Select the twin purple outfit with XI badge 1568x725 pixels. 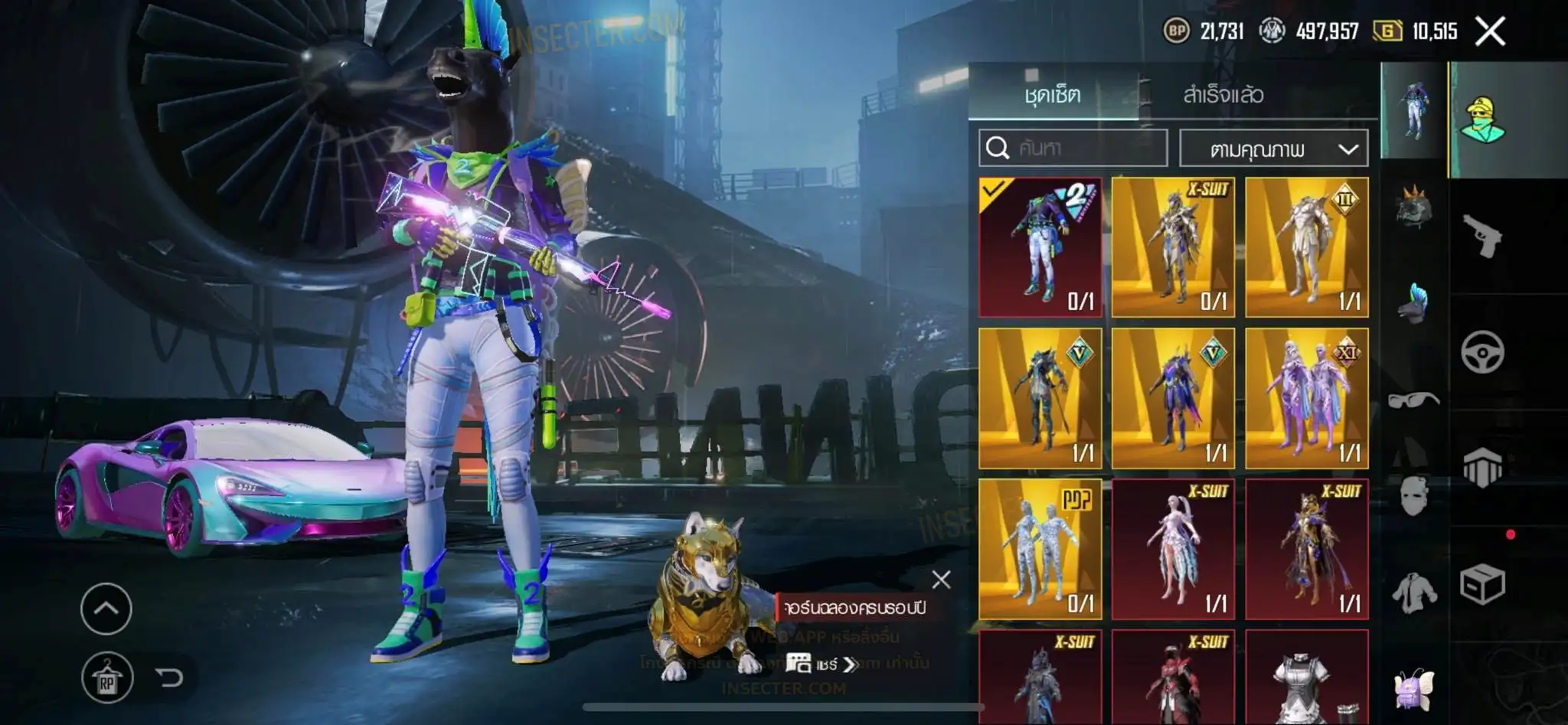pyautogui.click(x=1306, y=398)
